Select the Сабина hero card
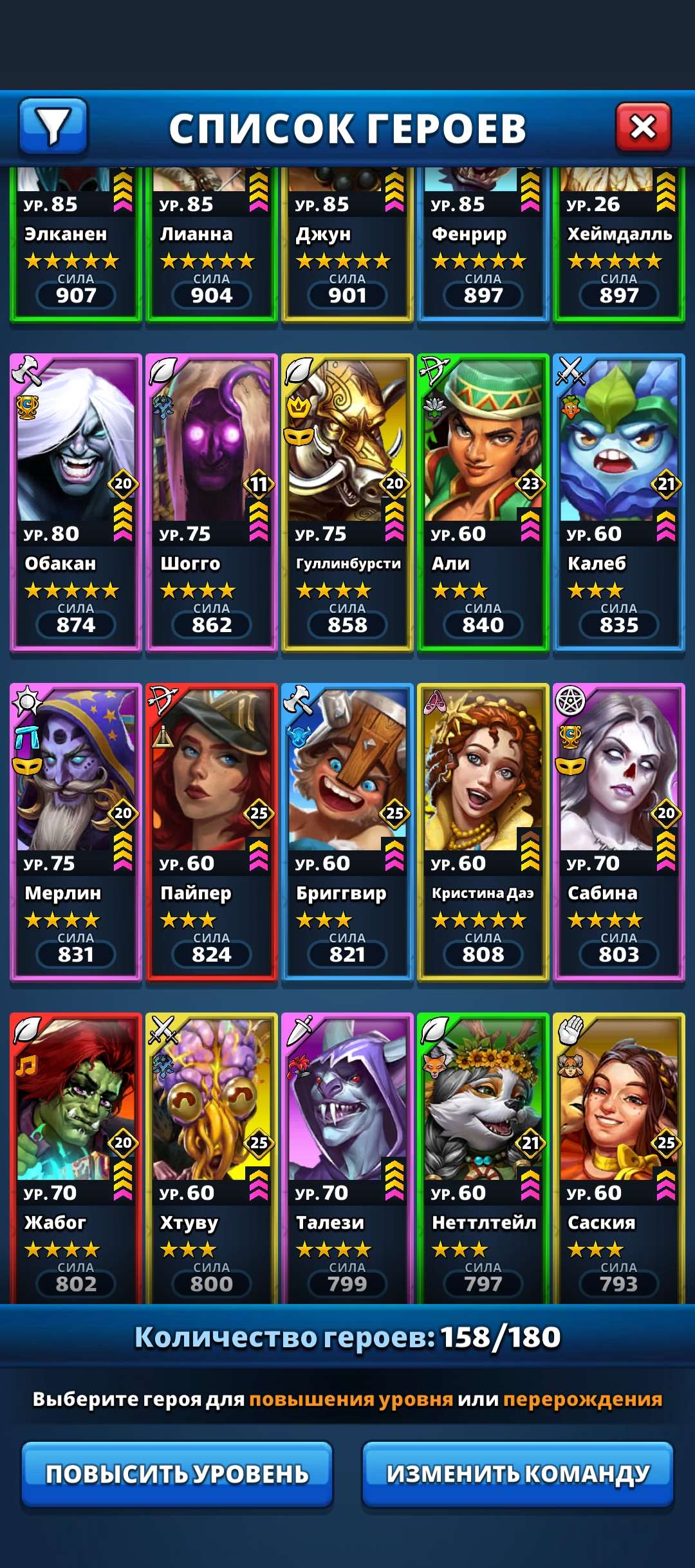Screen dimensions: 695x1568 pos(619,832)
